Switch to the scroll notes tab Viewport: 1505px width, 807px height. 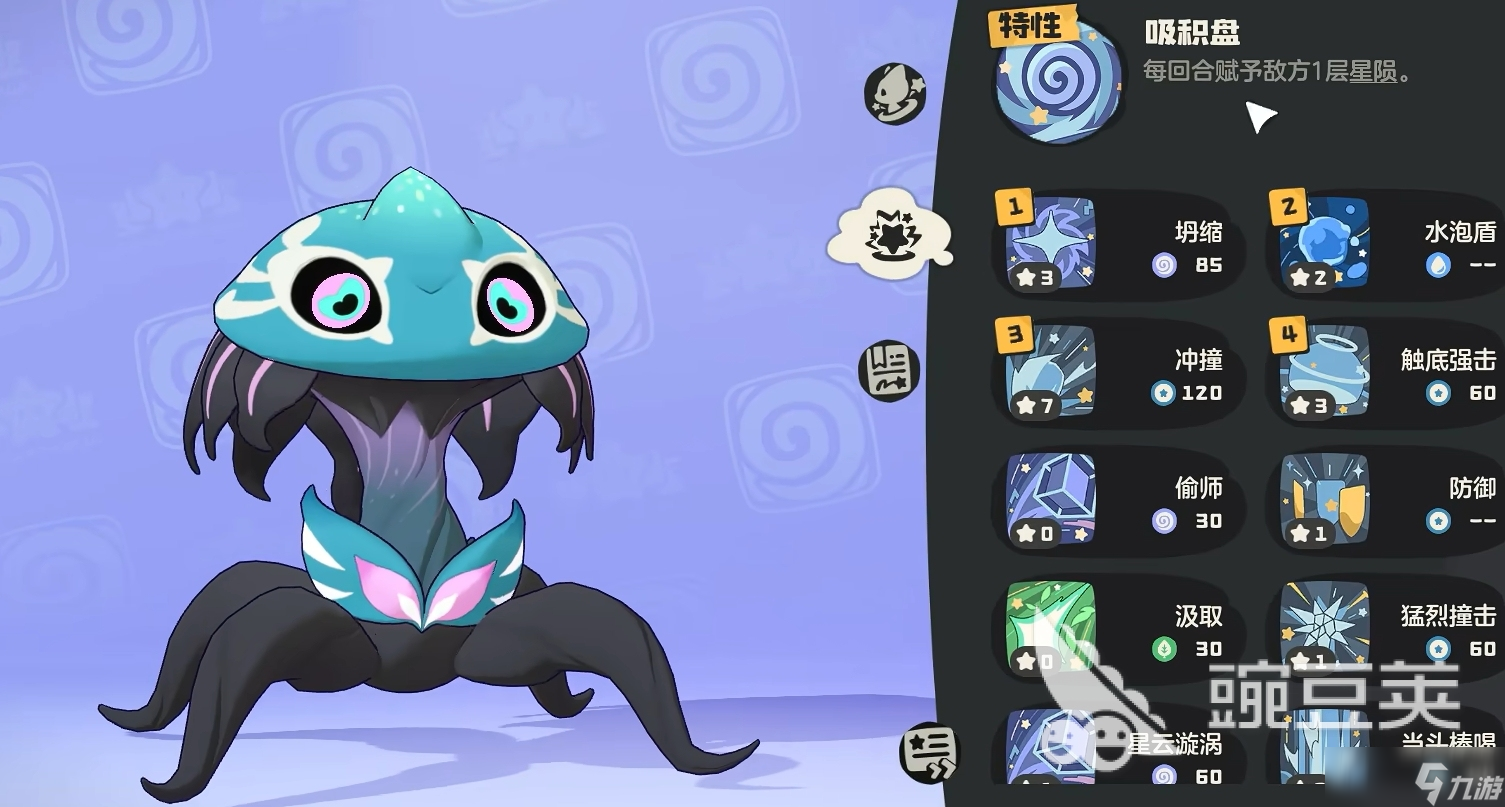point(888,366)
